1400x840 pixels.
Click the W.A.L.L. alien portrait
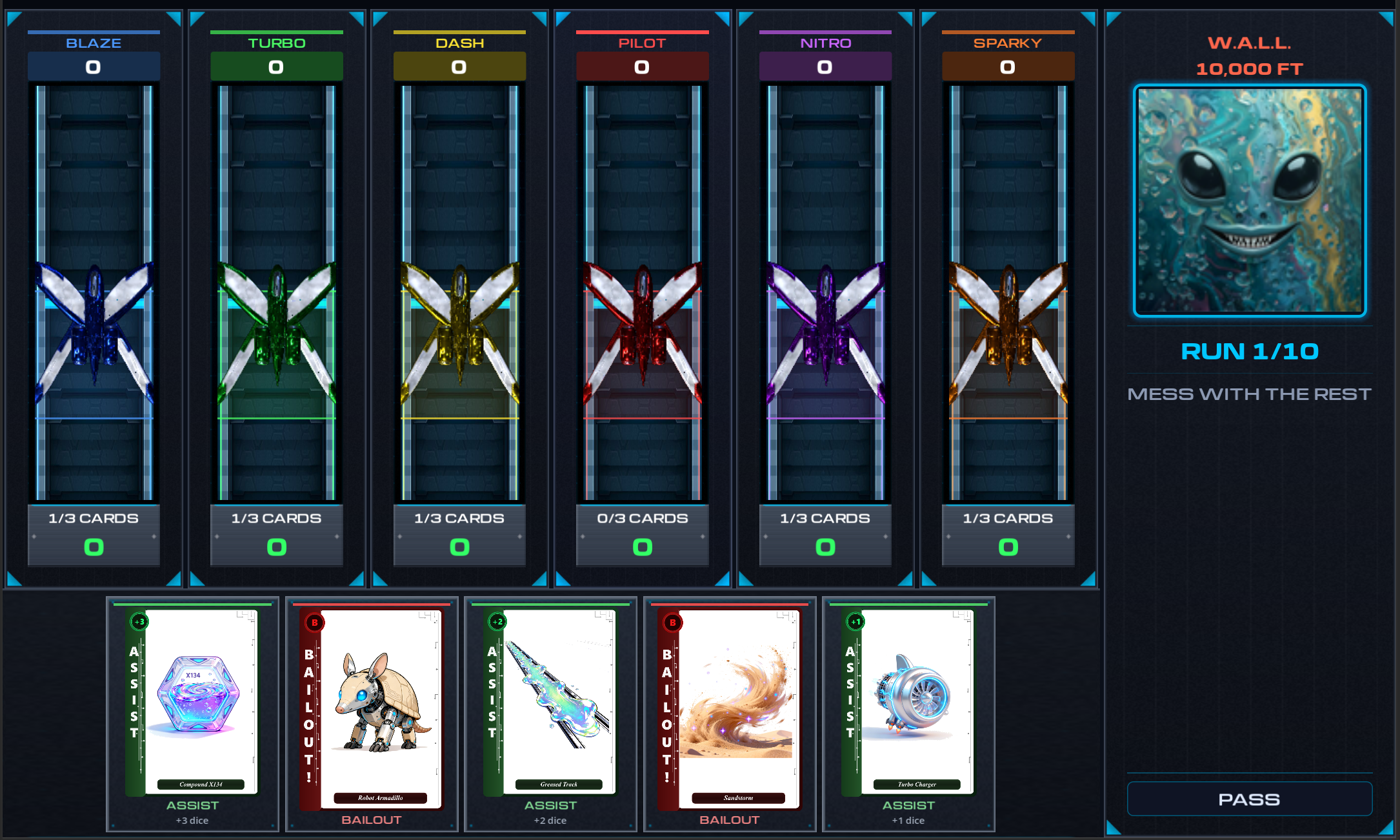click(x=1250, y=201)
